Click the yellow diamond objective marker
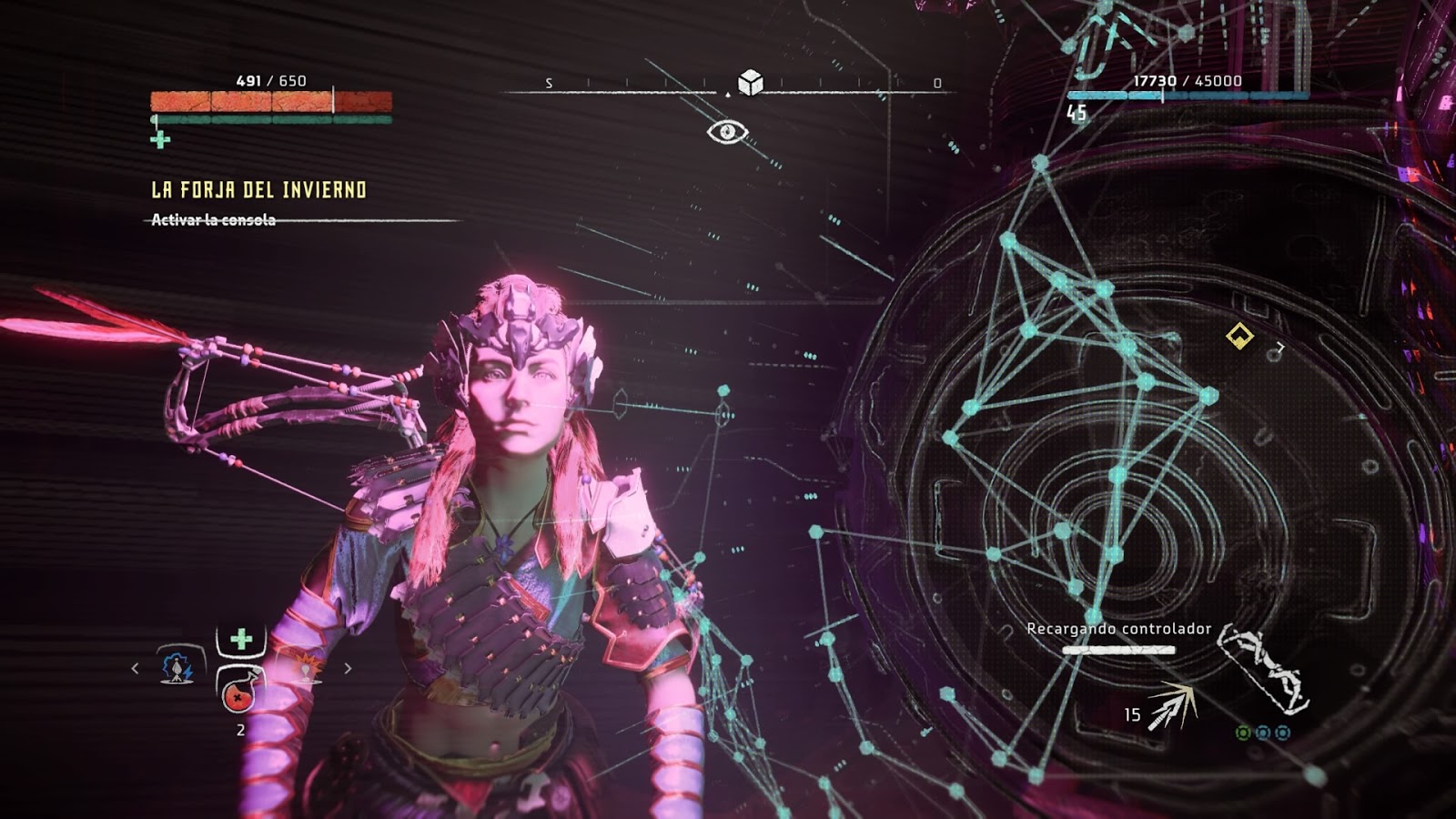The height and width of the screenshot is (819, 1456). pyautogui.click(x=1239, y=337)
